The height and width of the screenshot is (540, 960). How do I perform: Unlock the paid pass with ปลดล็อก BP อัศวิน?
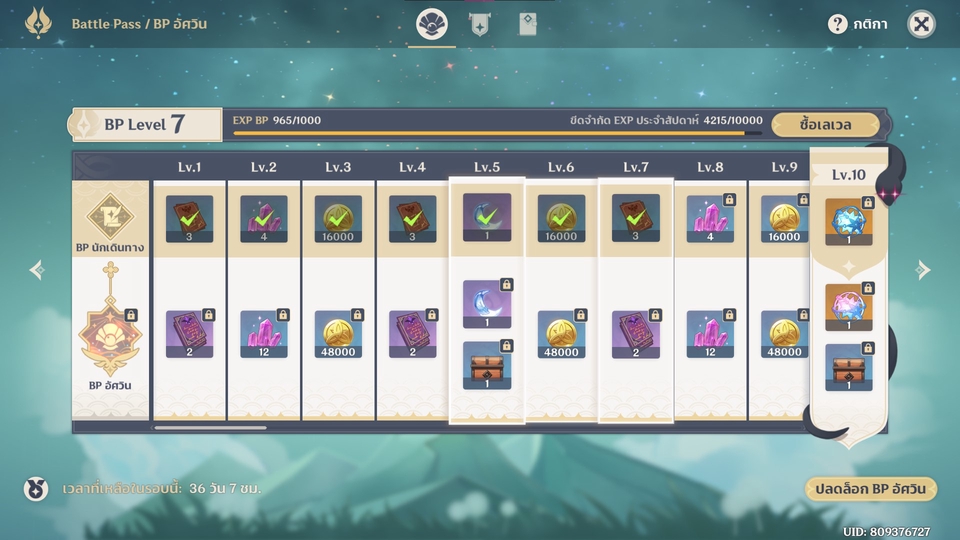(x=870, y=489)
